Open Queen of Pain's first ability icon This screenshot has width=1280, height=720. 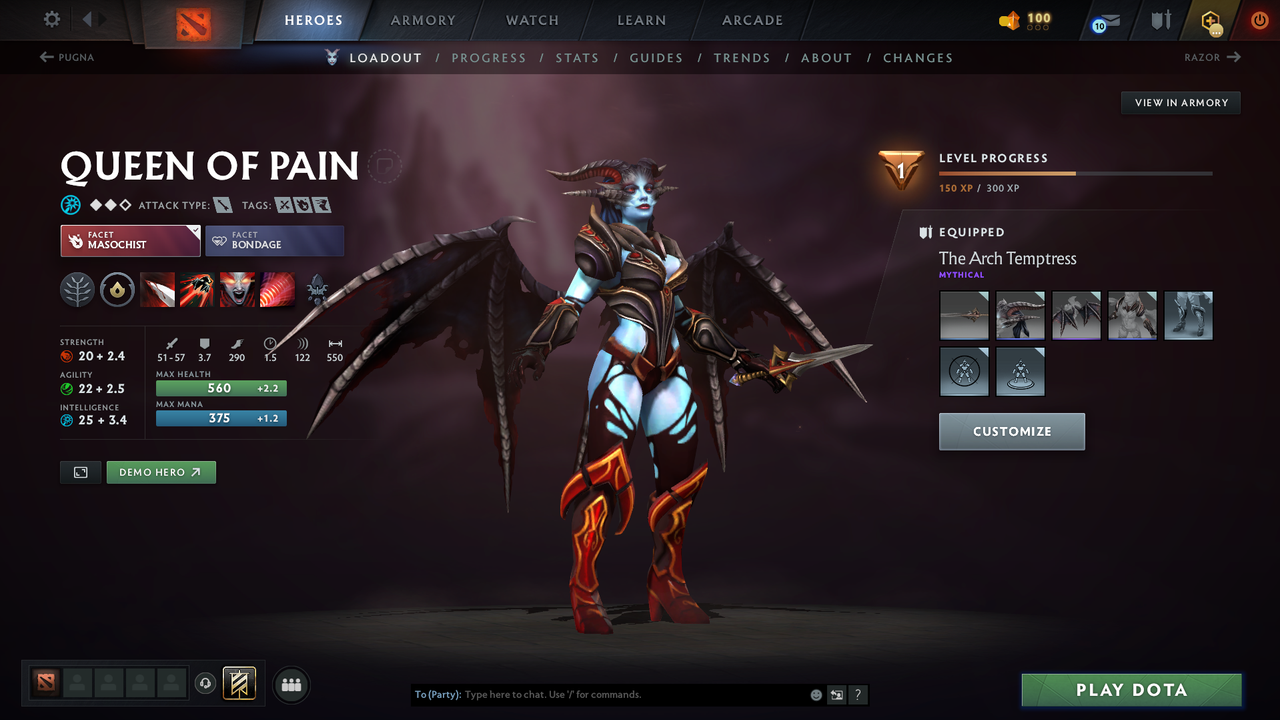158,290
